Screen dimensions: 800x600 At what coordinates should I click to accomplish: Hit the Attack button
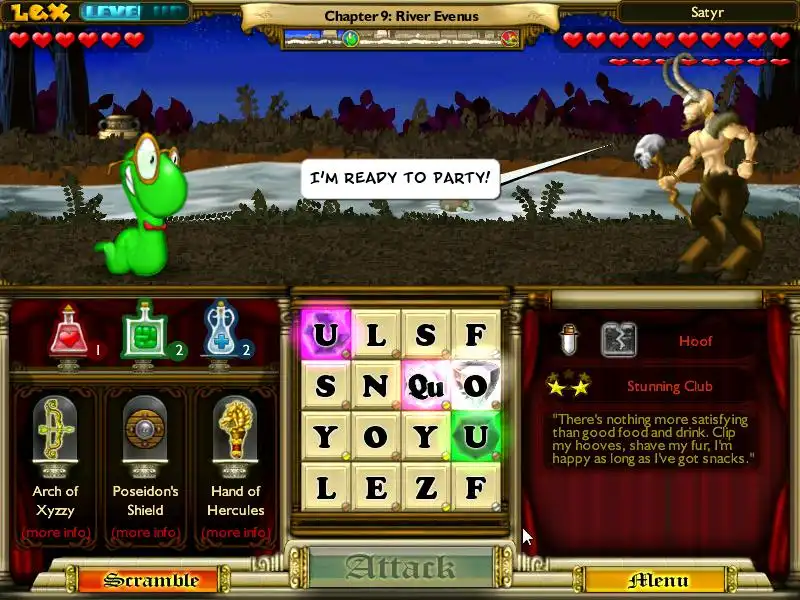click(400, 568)
